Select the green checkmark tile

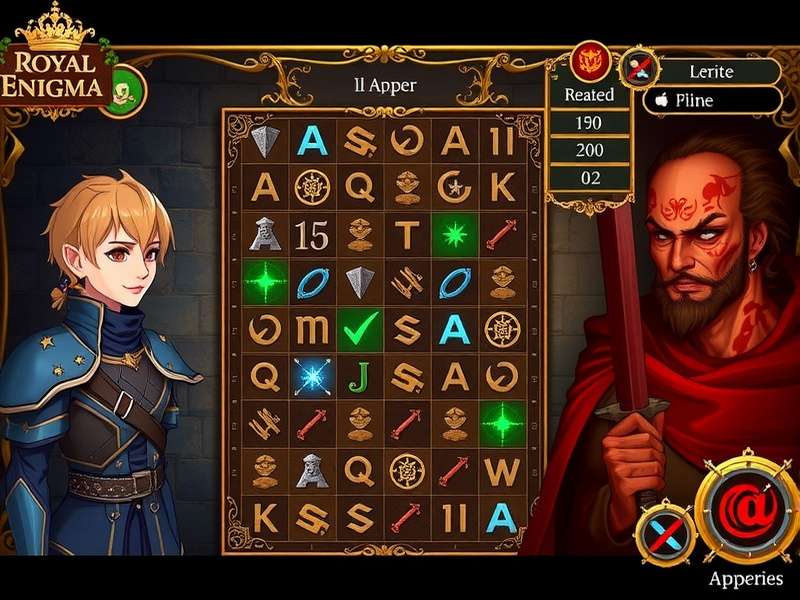tap(357, 327)
